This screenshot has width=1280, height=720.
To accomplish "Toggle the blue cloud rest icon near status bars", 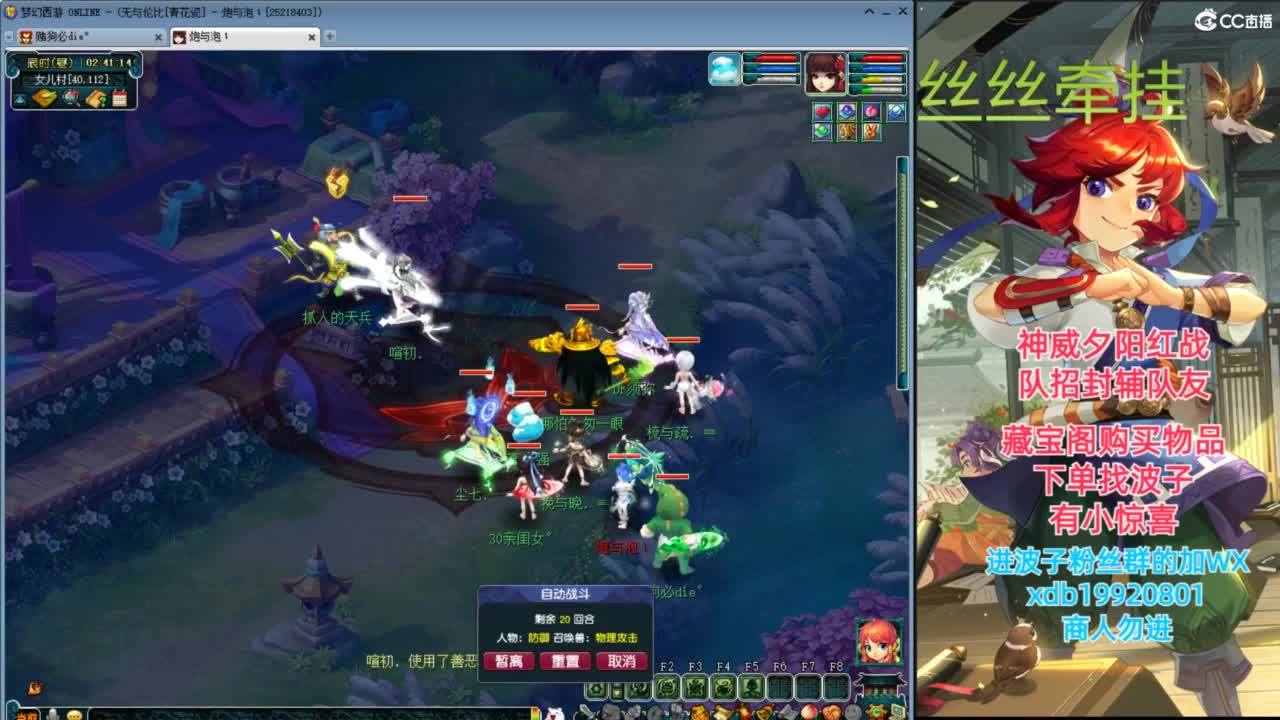I will point(722,68).
